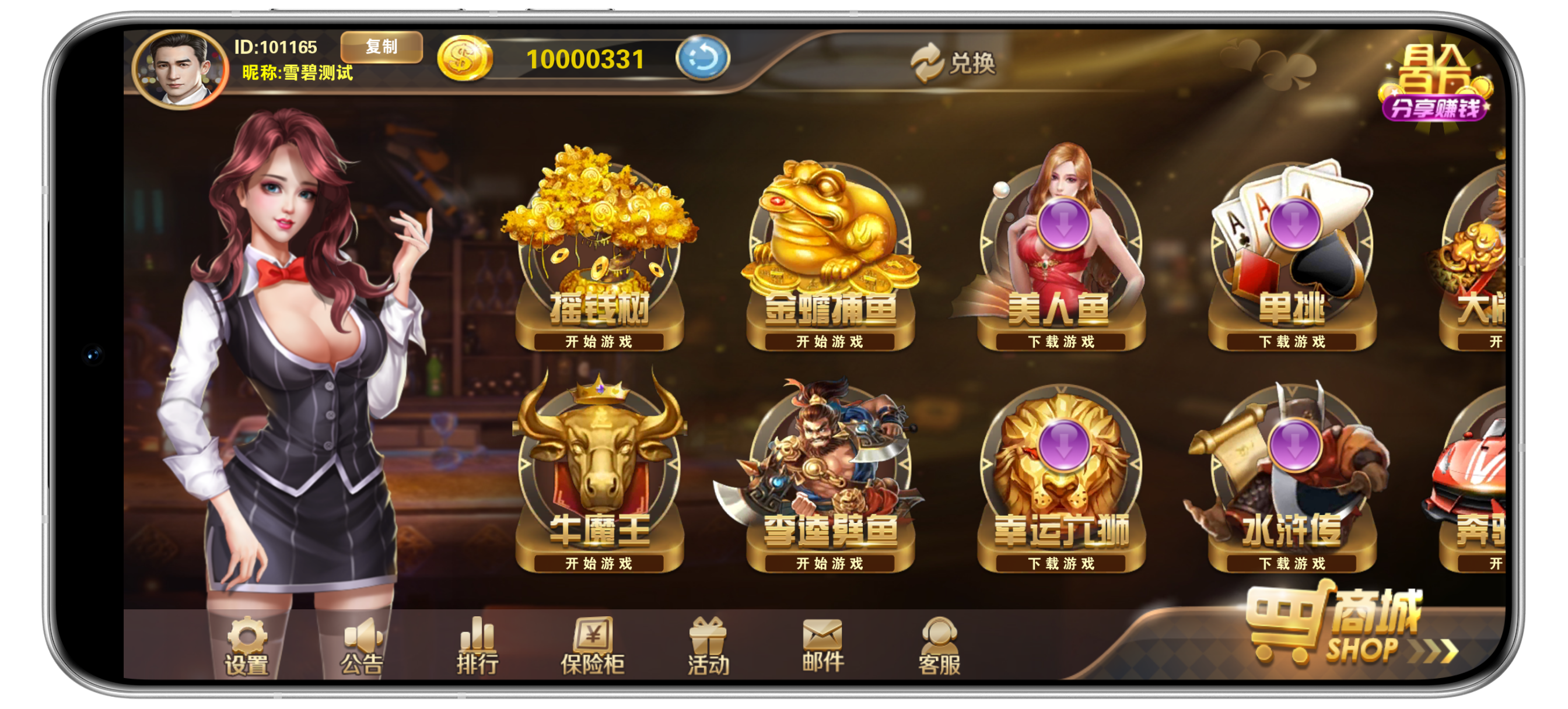Open the 兑换 exchange screen
Screen dimensions: 1568x709
pyautogui.click(x=953, y=63)
